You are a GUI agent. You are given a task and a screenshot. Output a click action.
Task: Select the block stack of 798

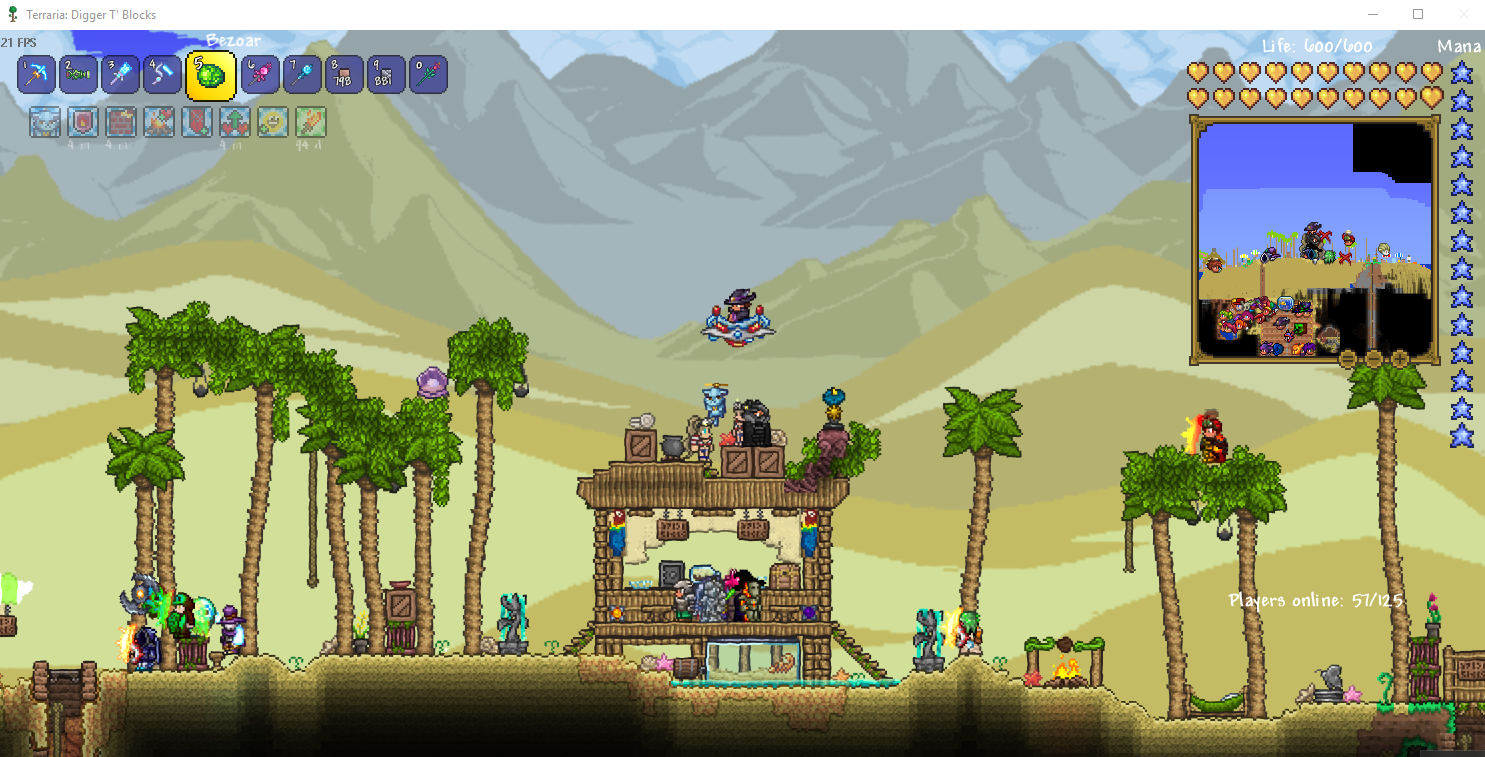pyautogui.click(x=344, y=75)
